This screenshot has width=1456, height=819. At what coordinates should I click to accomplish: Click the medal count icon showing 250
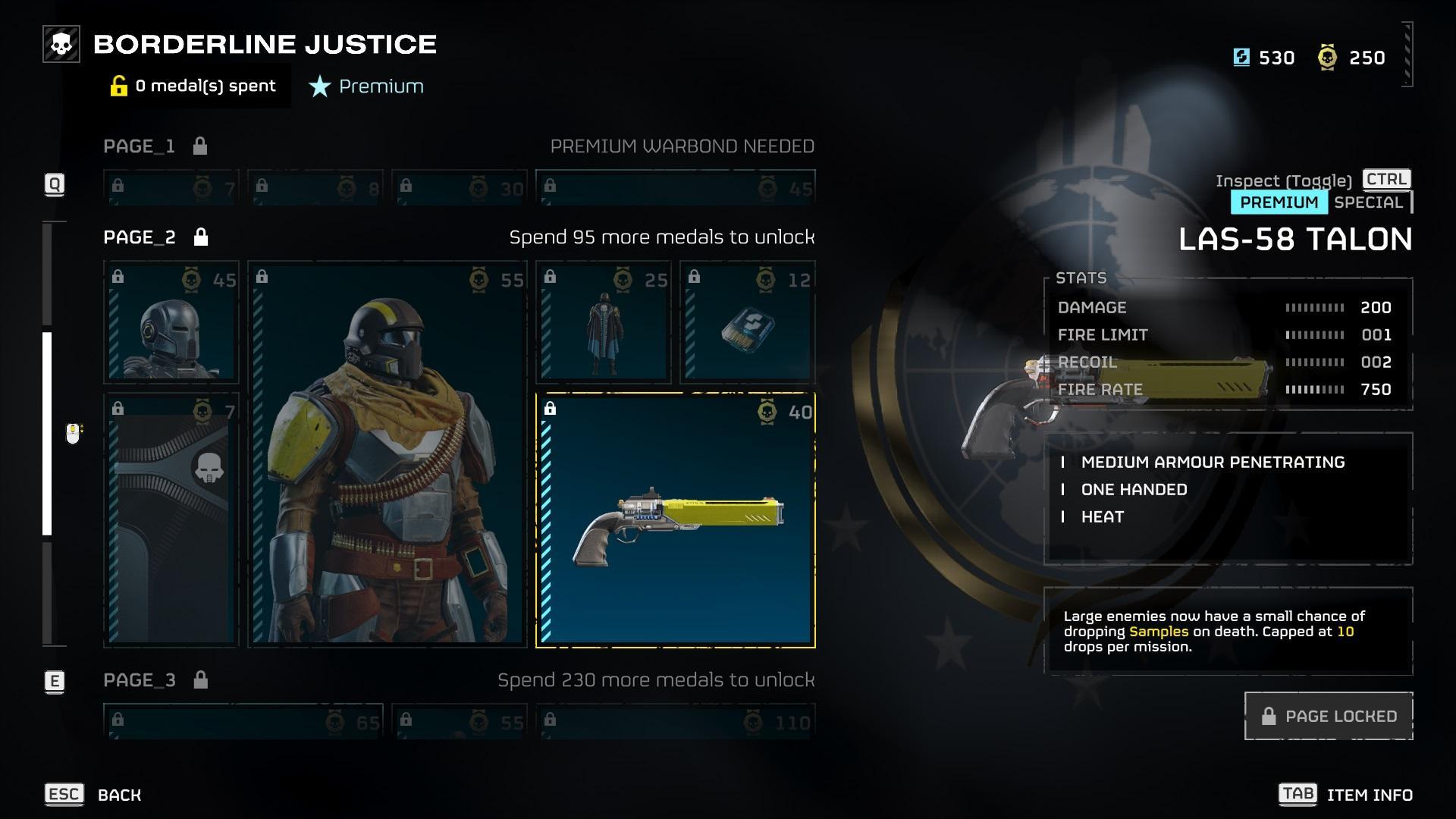click(x=1326, y=57)
